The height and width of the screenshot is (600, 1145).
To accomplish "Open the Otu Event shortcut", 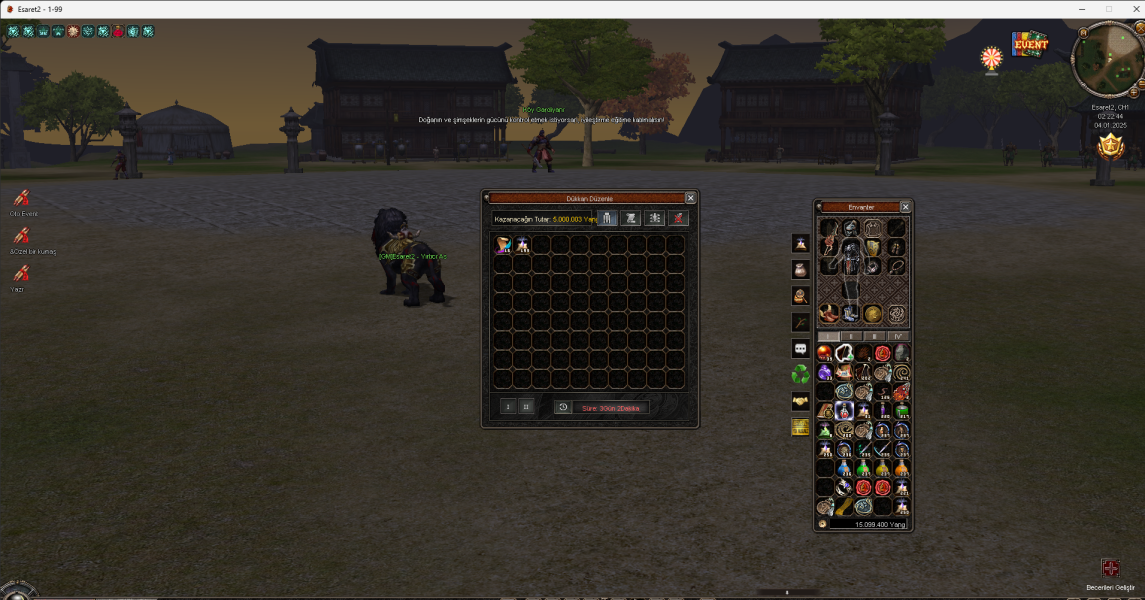I will coord(21,198).
